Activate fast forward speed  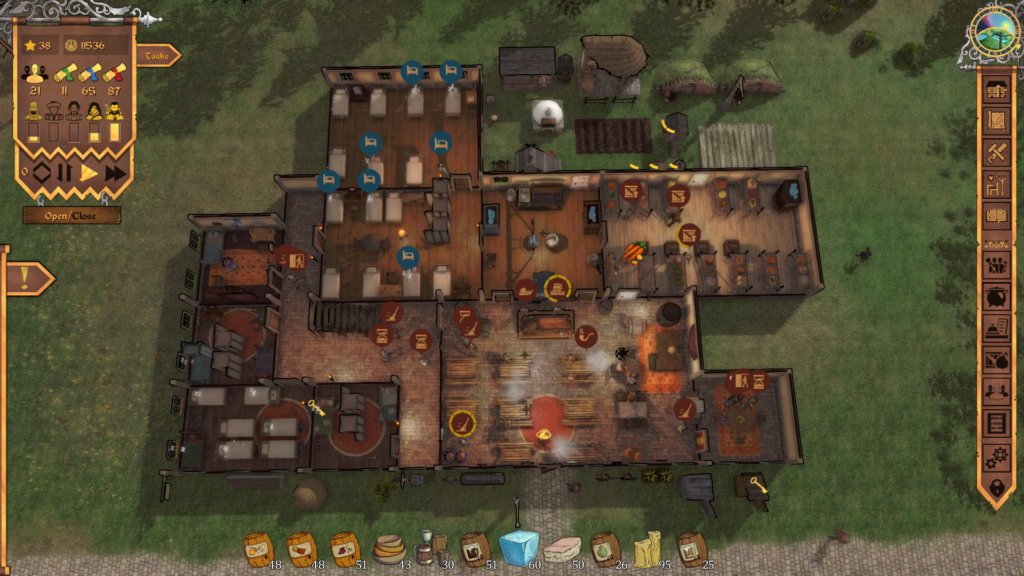click(x=115, y=173)
